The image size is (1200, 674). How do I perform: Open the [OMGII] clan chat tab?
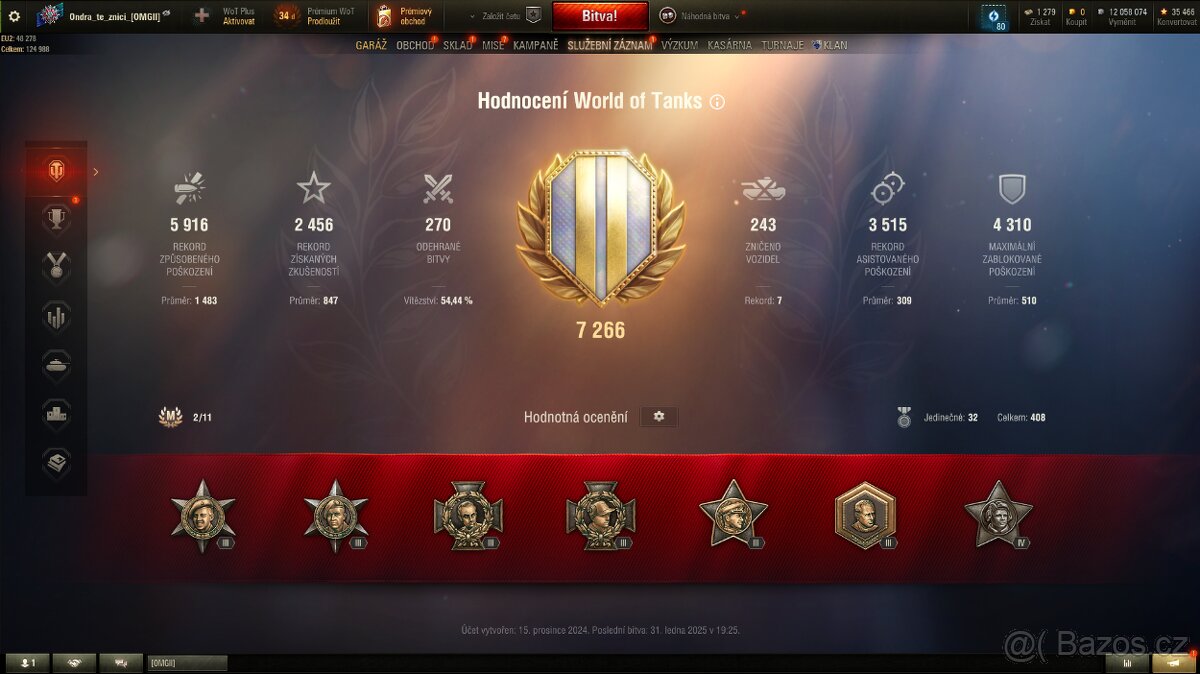click(187, 662)
